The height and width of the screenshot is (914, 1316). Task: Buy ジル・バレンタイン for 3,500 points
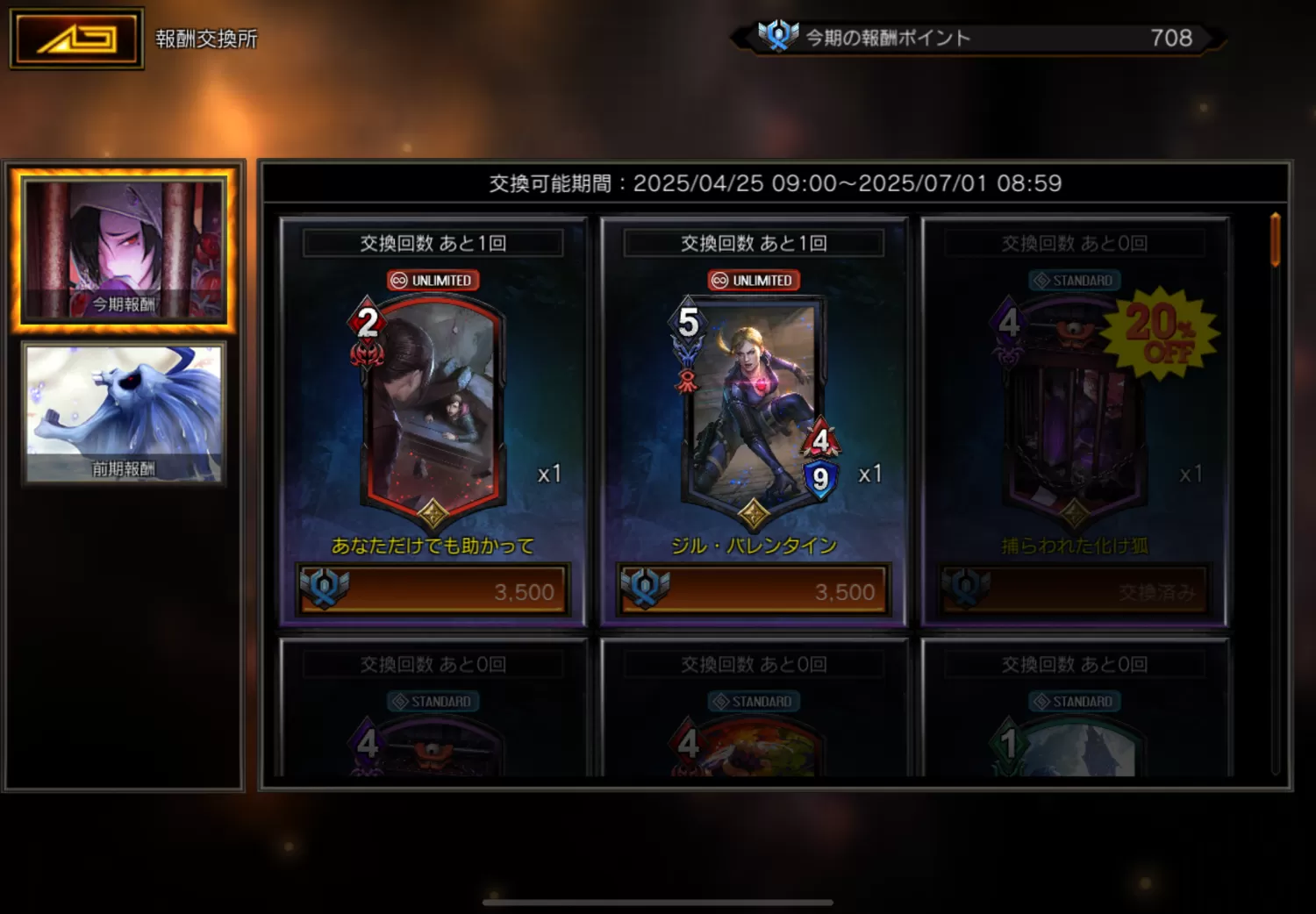[754, 590]
